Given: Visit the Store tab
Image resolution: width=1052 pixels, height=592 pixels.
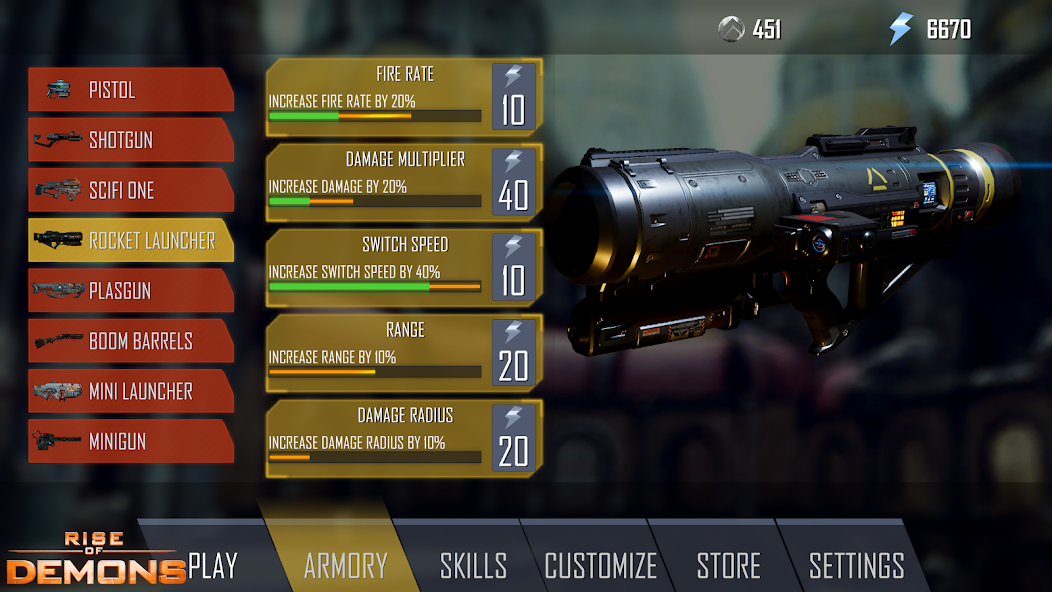Looking at the screenshot, I should [728, 565].
